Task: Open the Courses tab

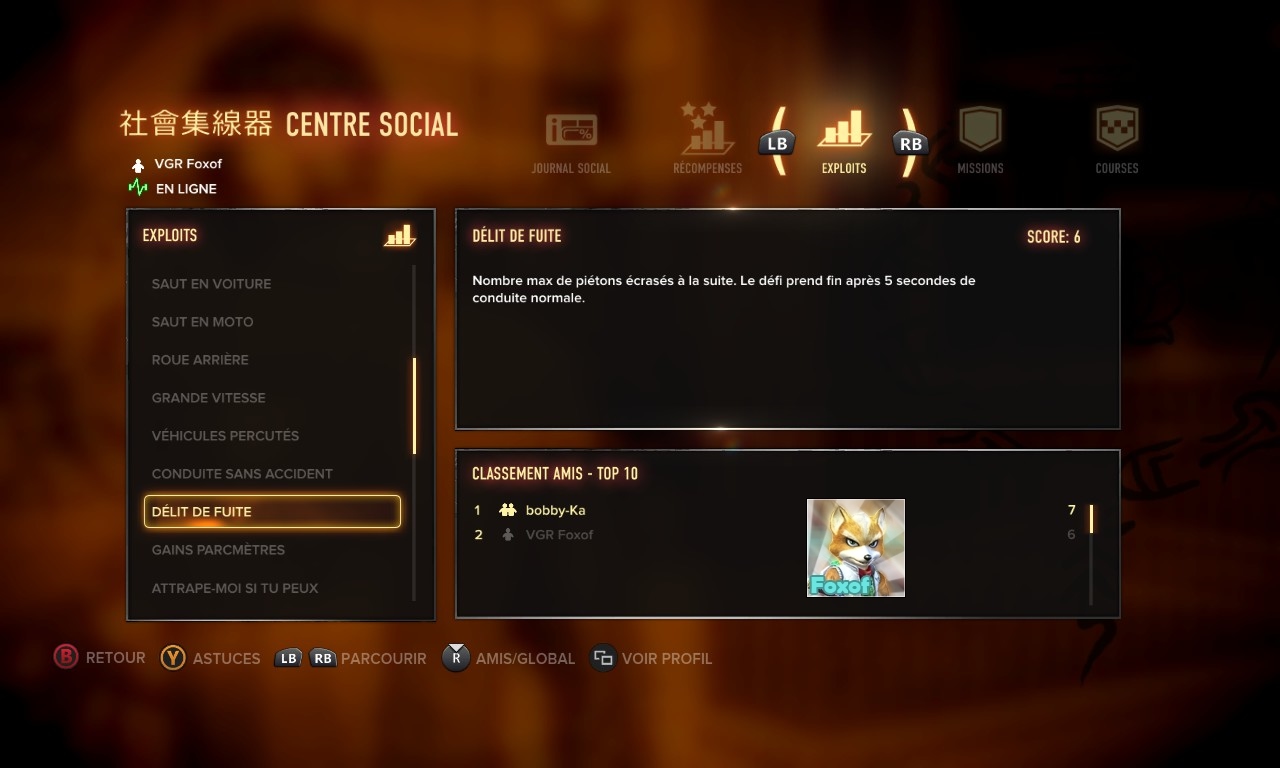Action: [x=1117, y=141]
